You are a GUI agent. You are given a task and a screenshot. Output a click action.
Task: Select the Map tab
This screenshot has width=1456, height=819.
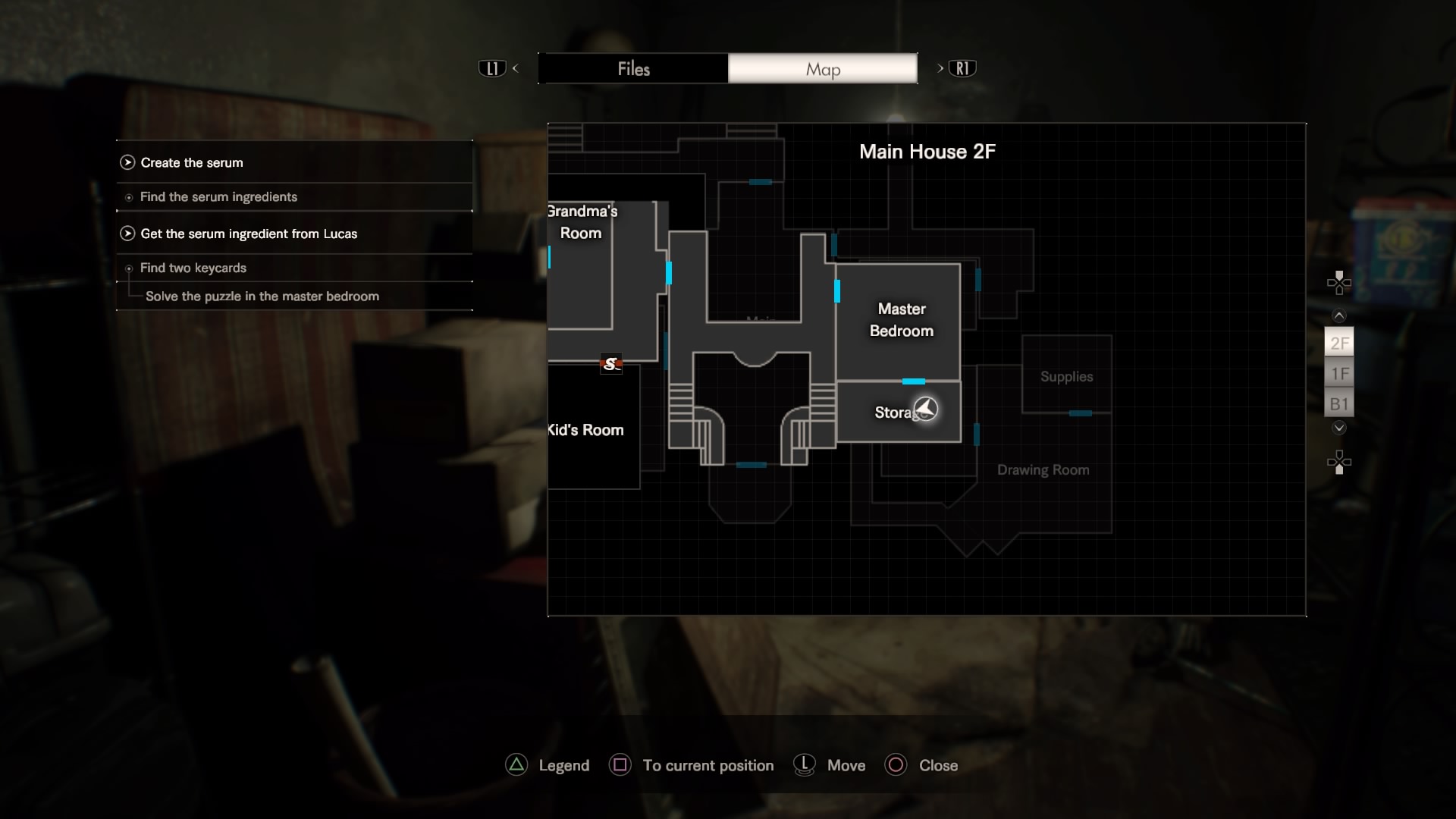[x=823, y=69]
